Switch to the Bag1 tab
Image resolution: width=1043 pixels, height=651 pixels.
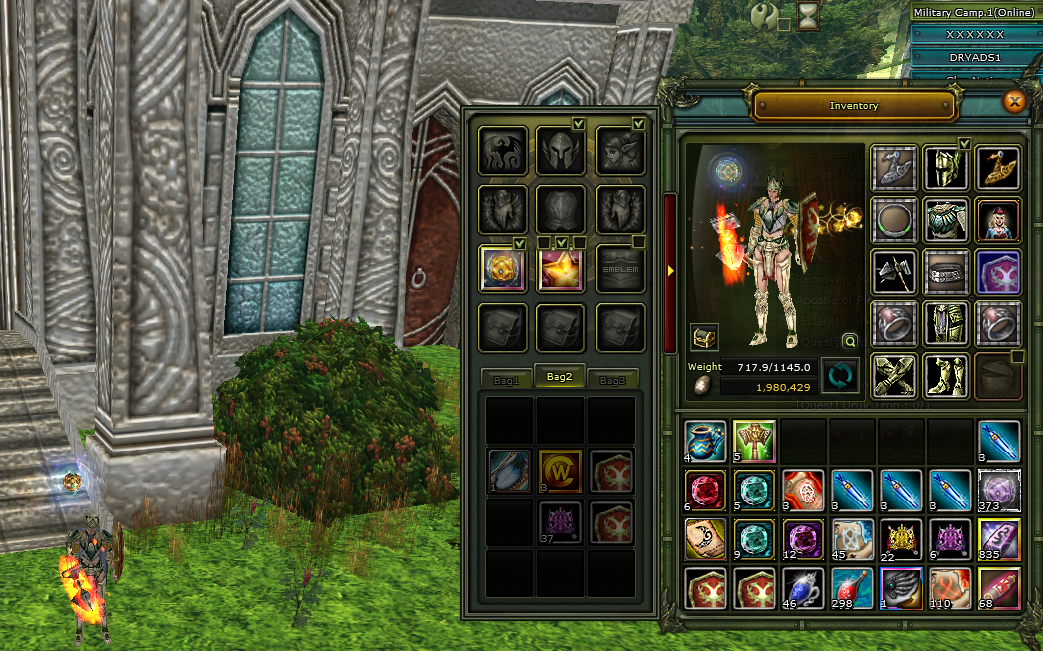(507, 381)
